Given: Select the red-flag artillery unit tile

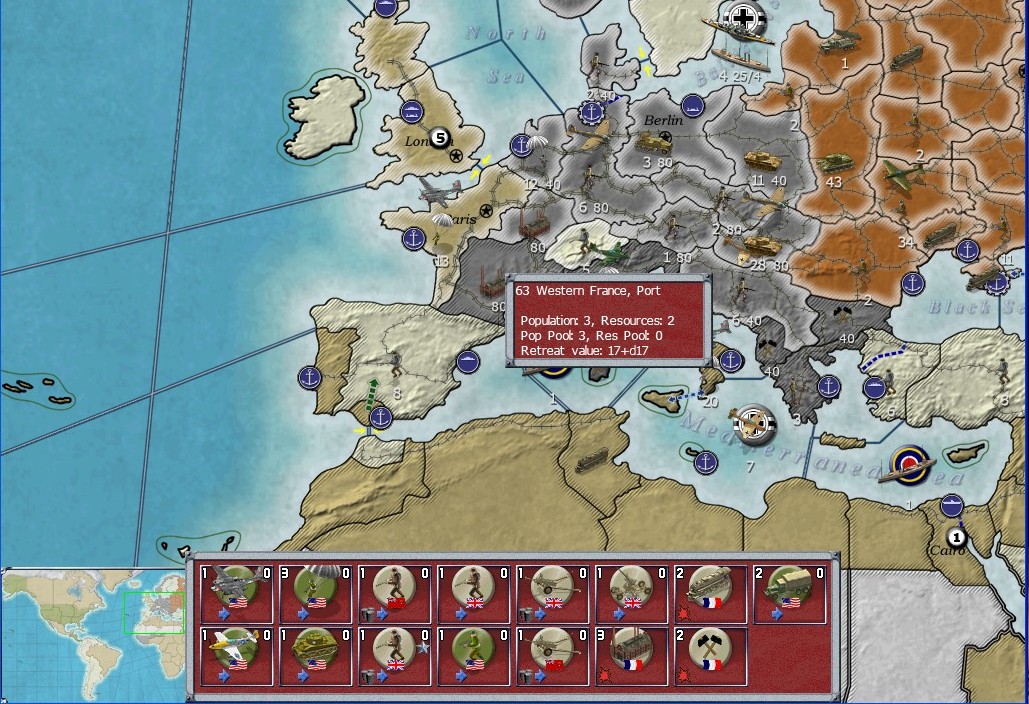Looking at the screenshot, I should 553,656.
